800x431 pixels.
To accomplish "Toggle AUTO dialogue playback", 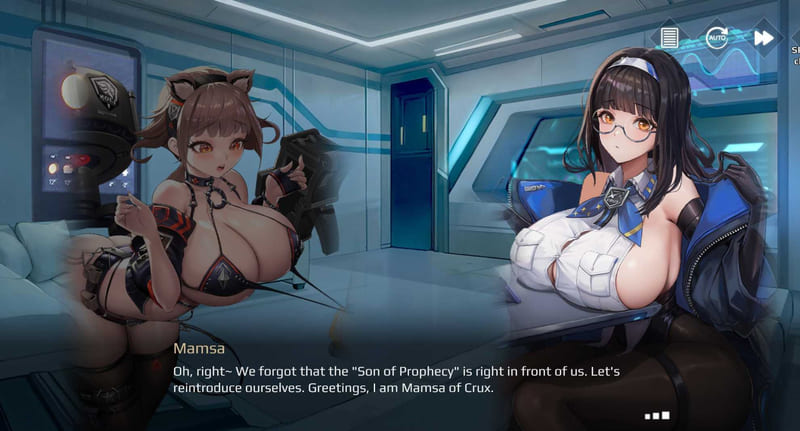I will click(x=717, y=38).
